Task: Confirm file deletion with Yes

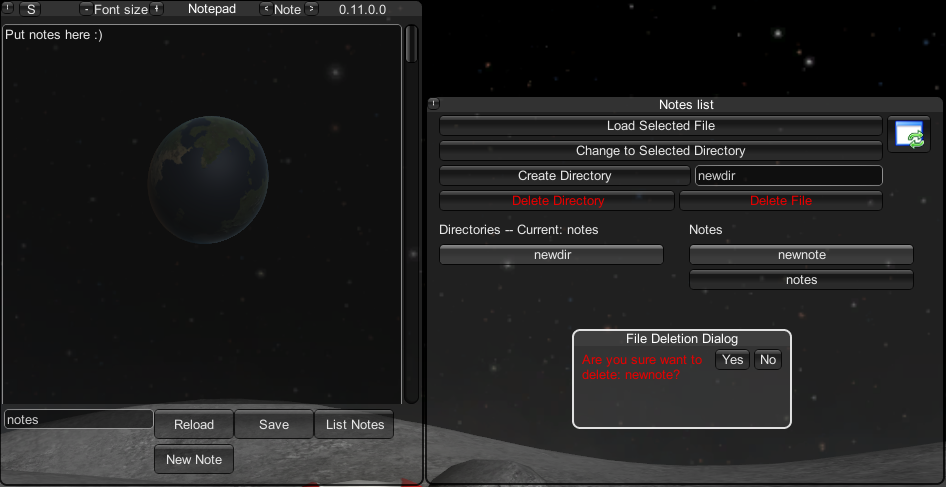Action: (733, 360)
